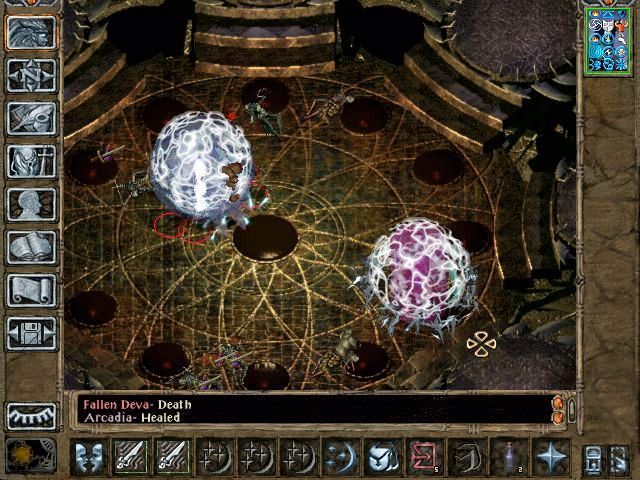Open the mage spellbook
Screen dimensions: 640x480
[31, 247]
